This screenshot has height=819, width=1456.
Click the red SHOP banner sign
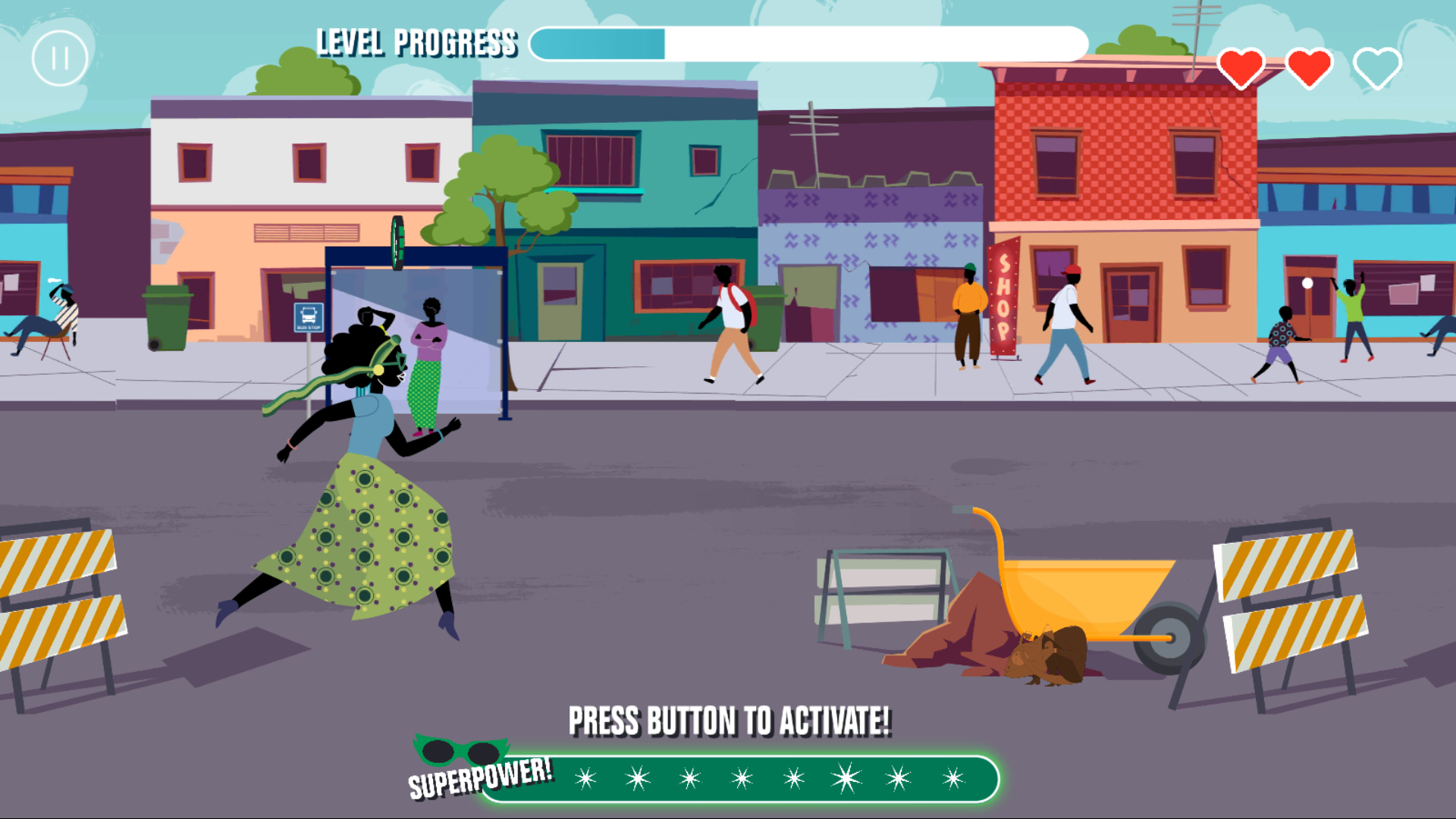[x=1004, y=303]
